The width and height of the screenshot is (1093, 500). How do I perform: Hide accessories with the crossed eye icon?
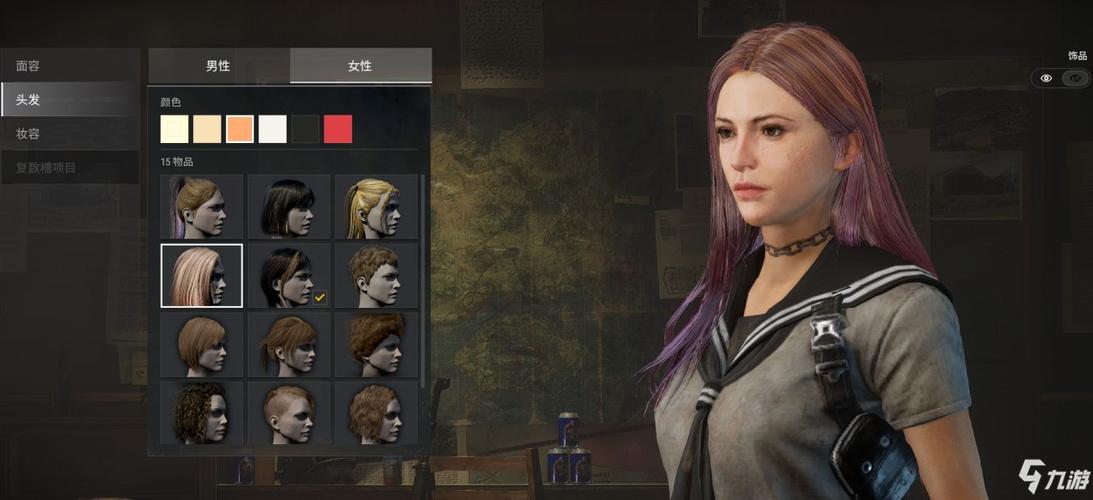pyautogui.click(x=1076, y=78)
